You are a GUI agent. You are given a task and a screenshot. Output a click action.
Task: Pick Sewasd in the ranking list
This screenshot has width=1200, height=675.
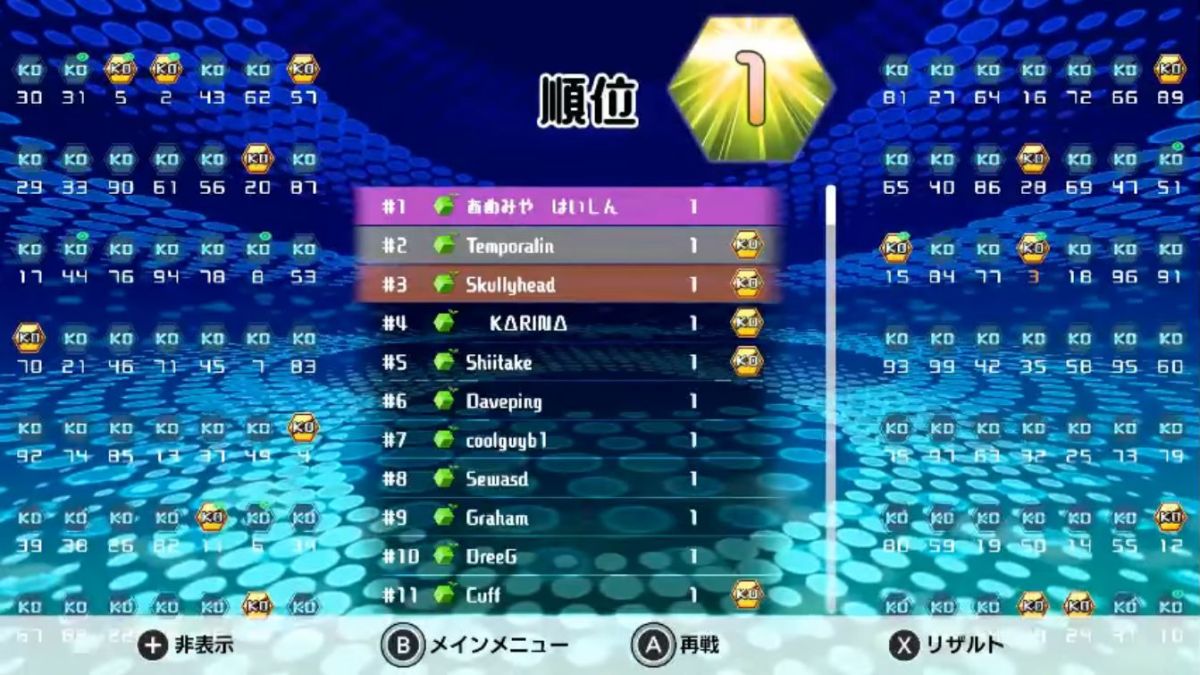point(570,479)
